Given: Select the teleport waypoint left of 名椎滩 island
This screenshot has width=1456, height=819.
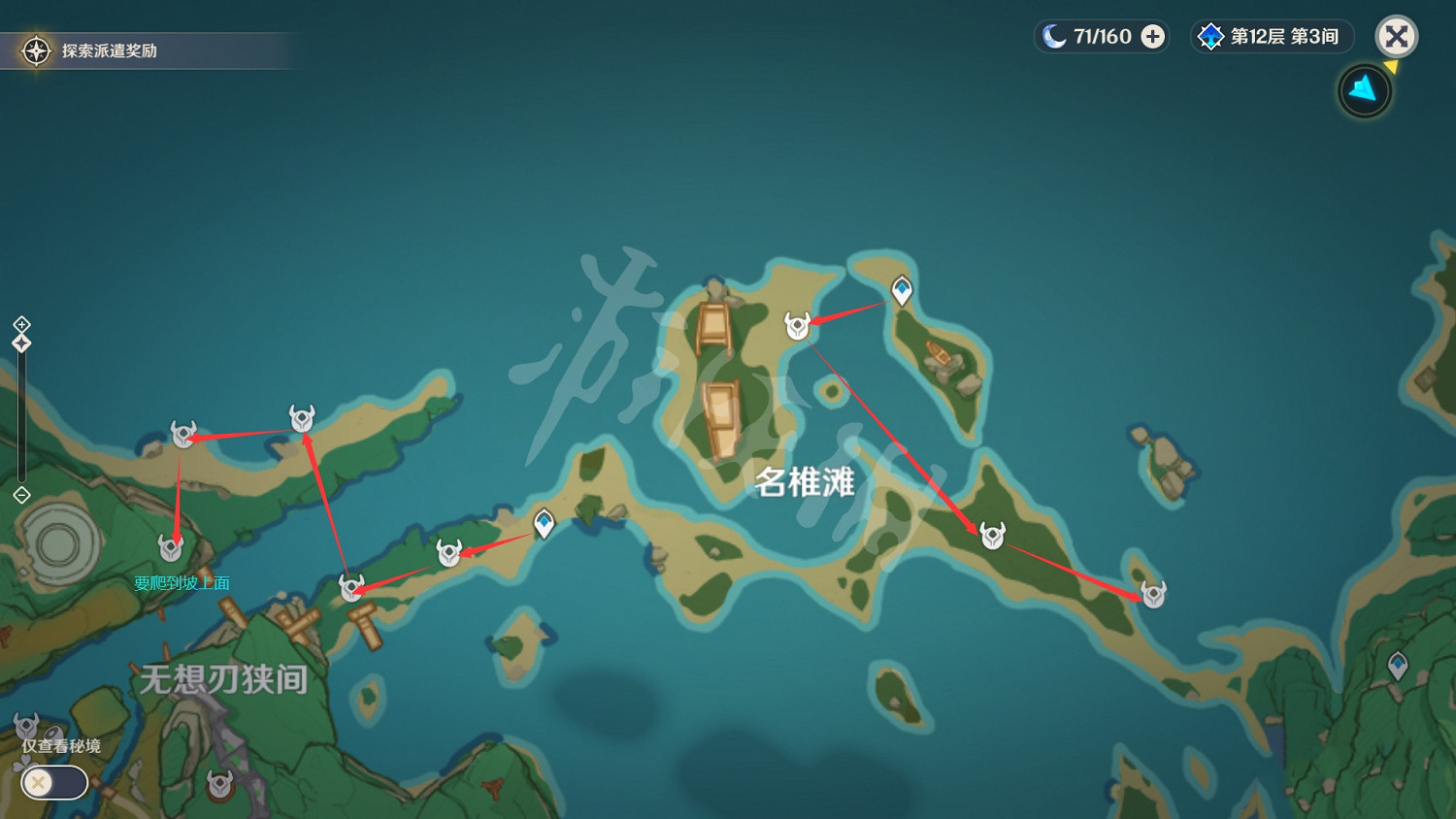Looking at the screenshot, I should click(x=545, y=524).
